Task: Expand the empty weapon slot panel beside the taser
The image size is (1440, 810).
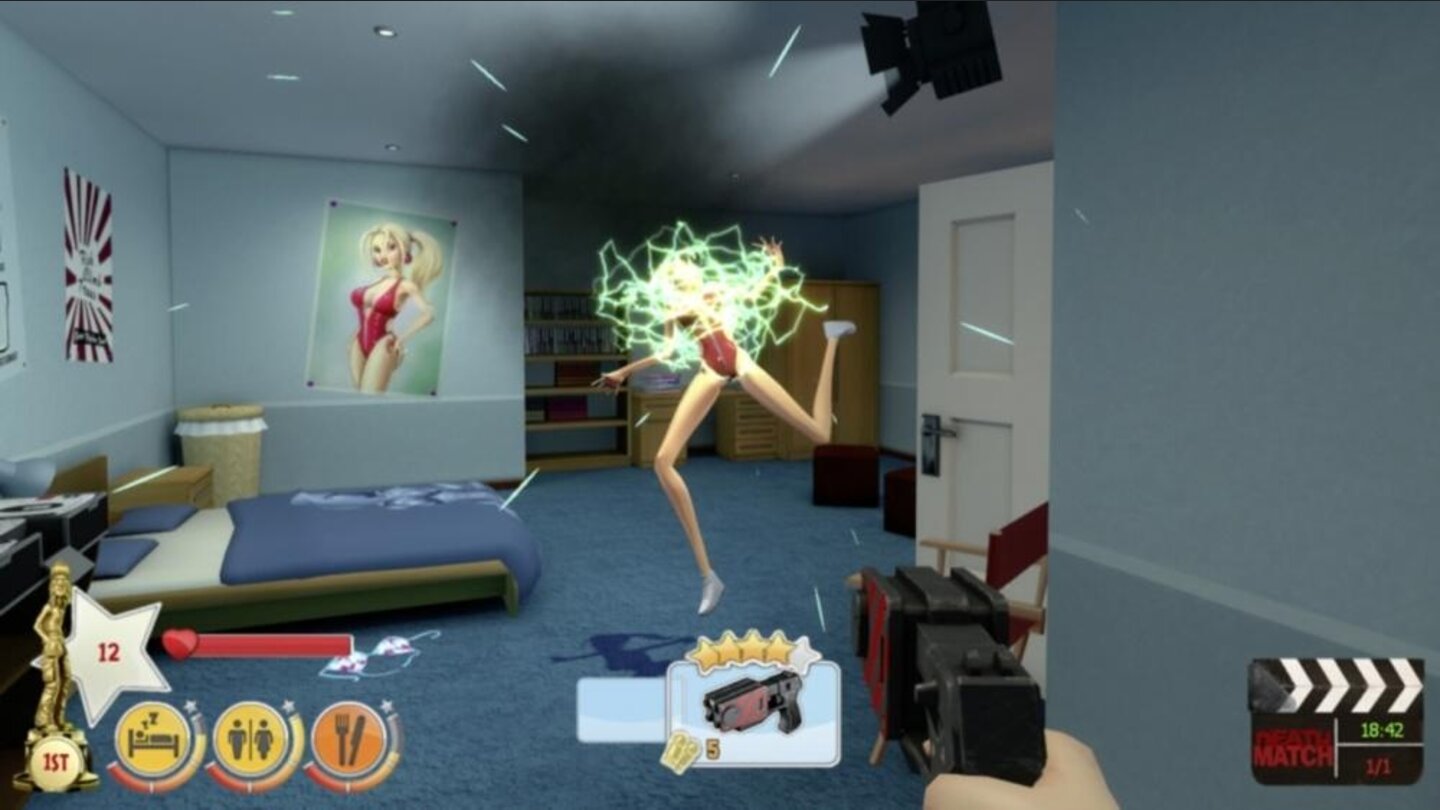Action: [619, 710]
